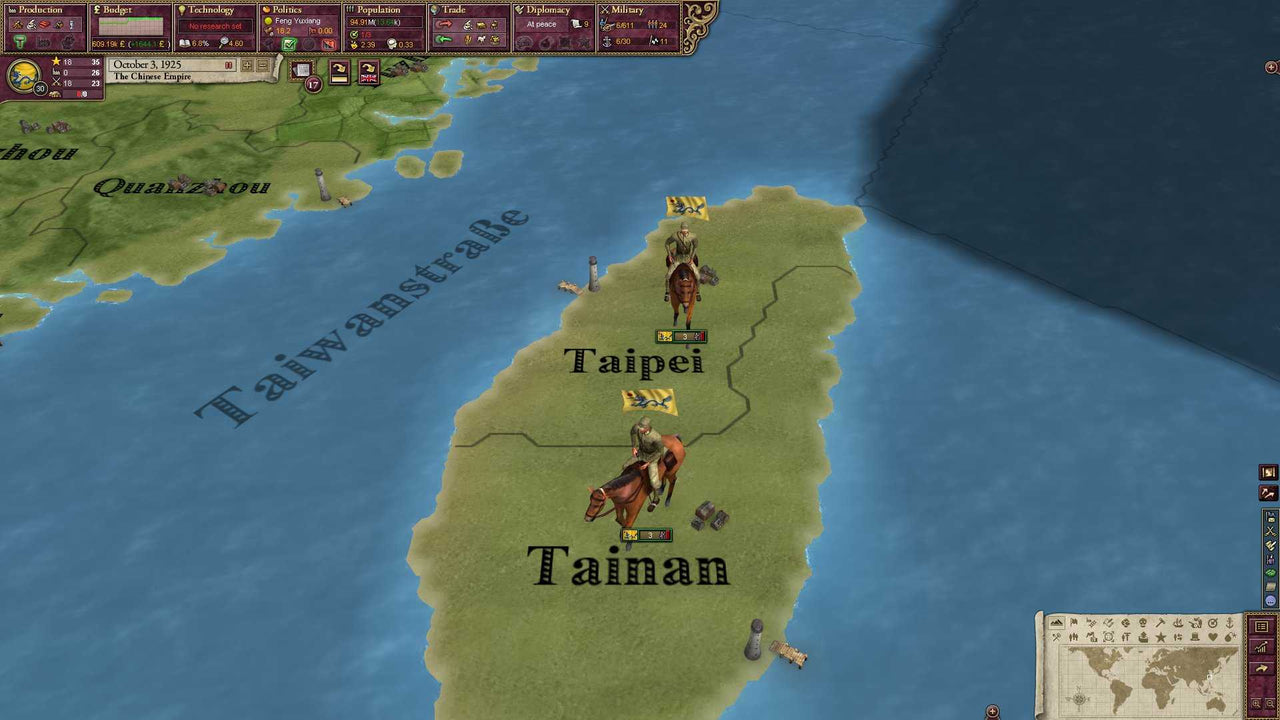1280x720 pixels.
Task: Increase game speed with the plus button
Action: 247,64
